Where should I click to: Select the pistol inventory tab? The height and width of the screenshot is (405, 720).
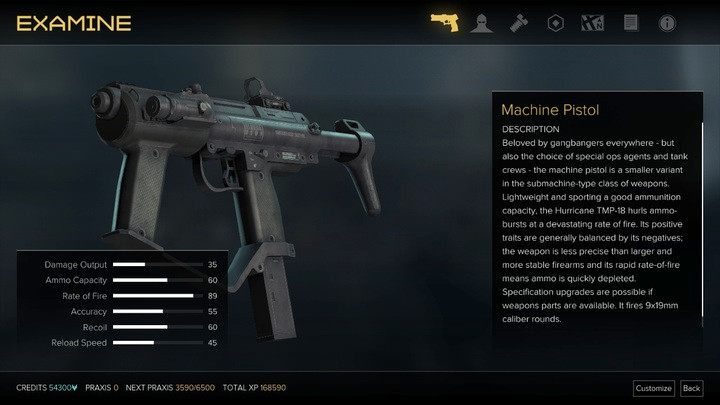pyautogui.click(x=444, y=22)
